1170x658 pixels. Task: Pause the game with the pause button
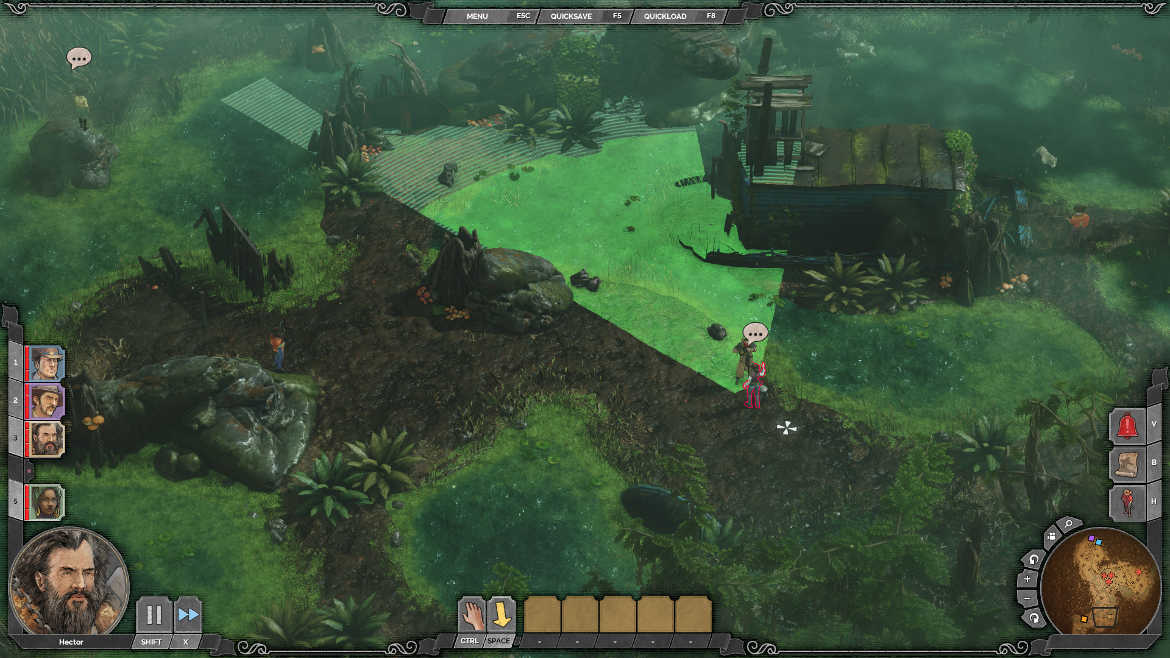(x=153, y=615)
